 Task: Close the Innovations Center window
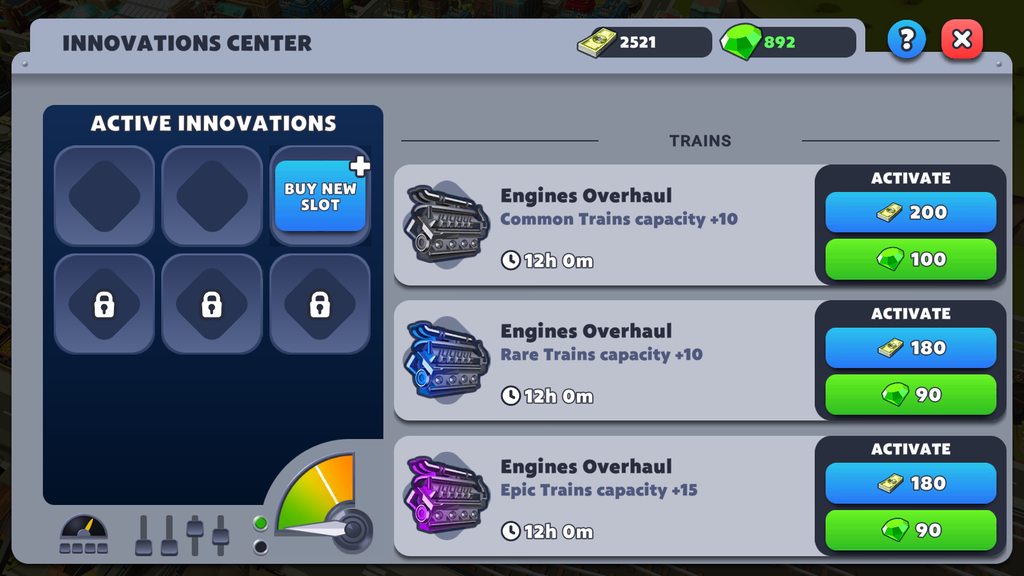[962, 40]
